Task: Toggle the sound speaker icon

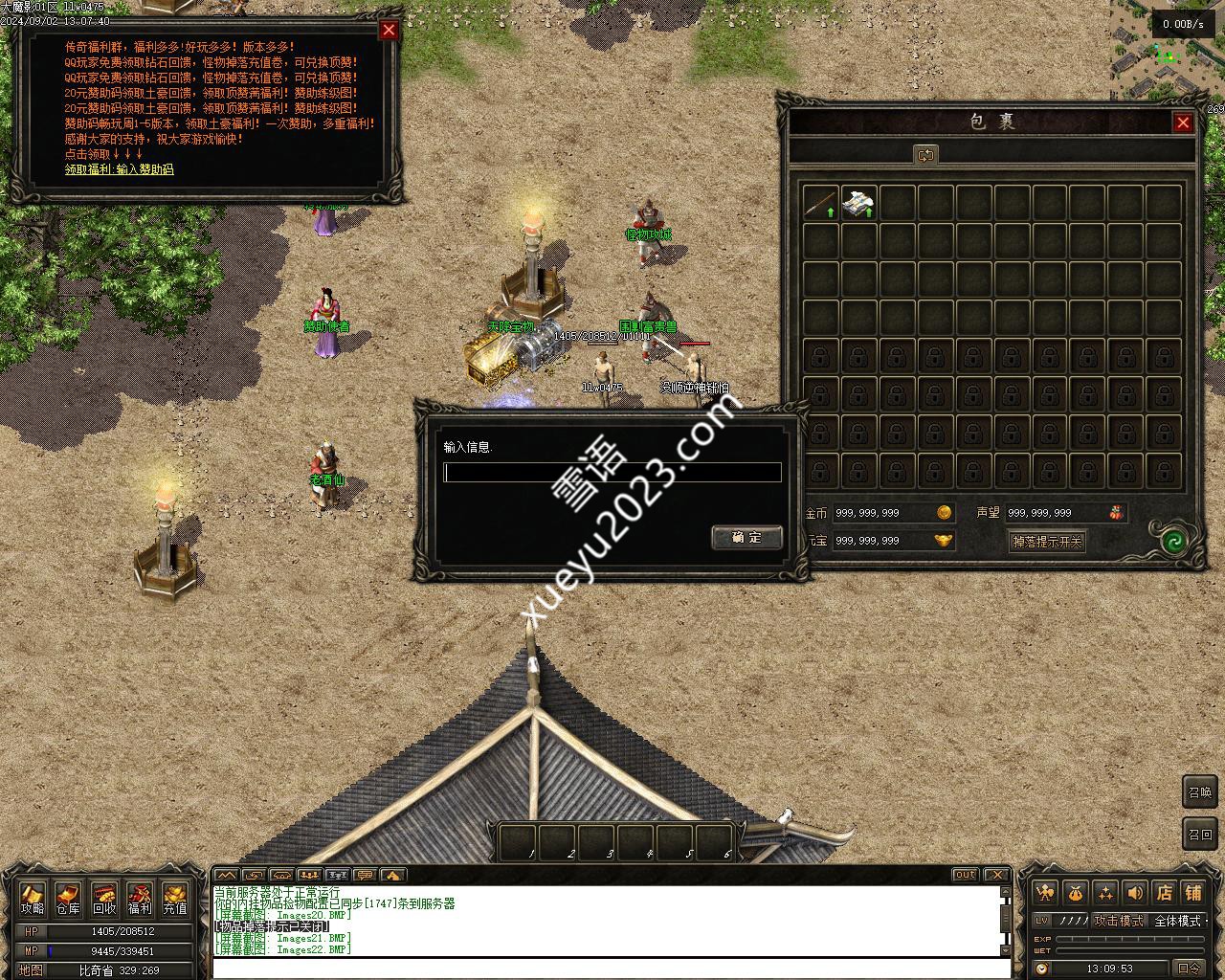Action: click(1135, 893)
